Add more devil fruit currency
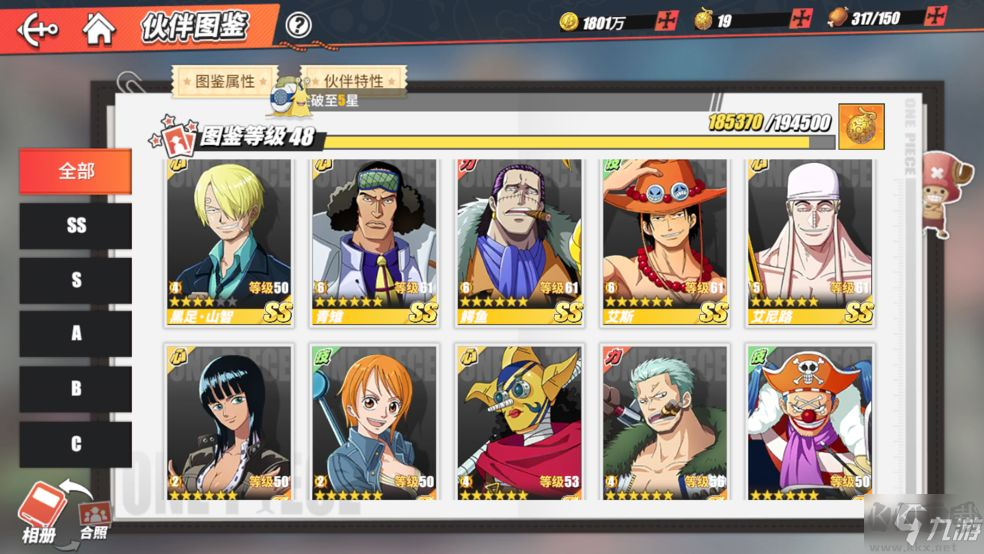The image size is (984, 554). coord(800,18)
